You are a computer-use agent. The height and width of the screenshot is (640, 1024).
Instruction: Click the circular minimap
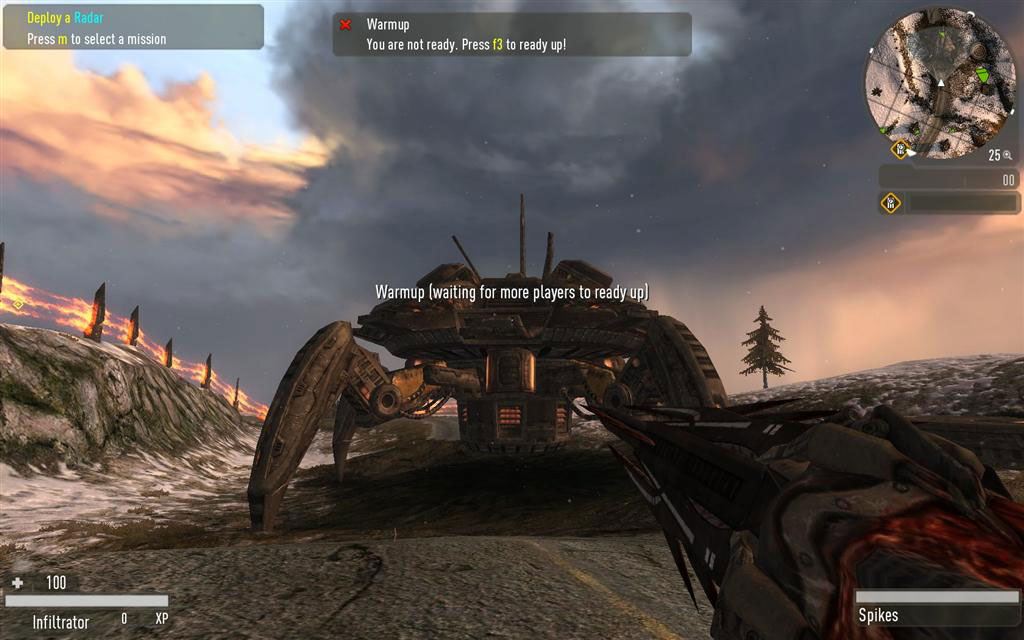click(x=940, y=82)
